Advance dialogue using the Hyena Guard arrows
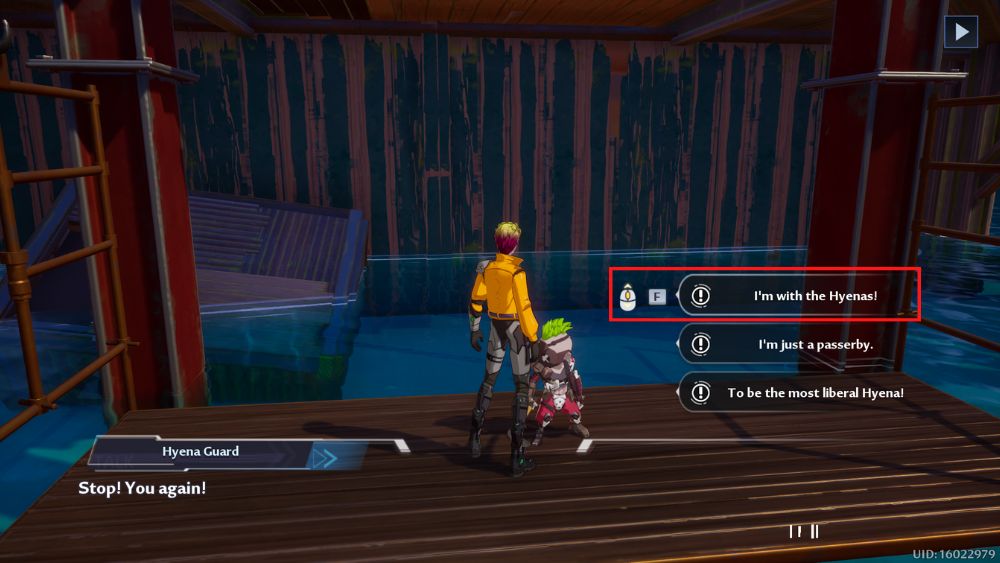1000x563 pixels. pyautogui.click(x=324, y=458)
